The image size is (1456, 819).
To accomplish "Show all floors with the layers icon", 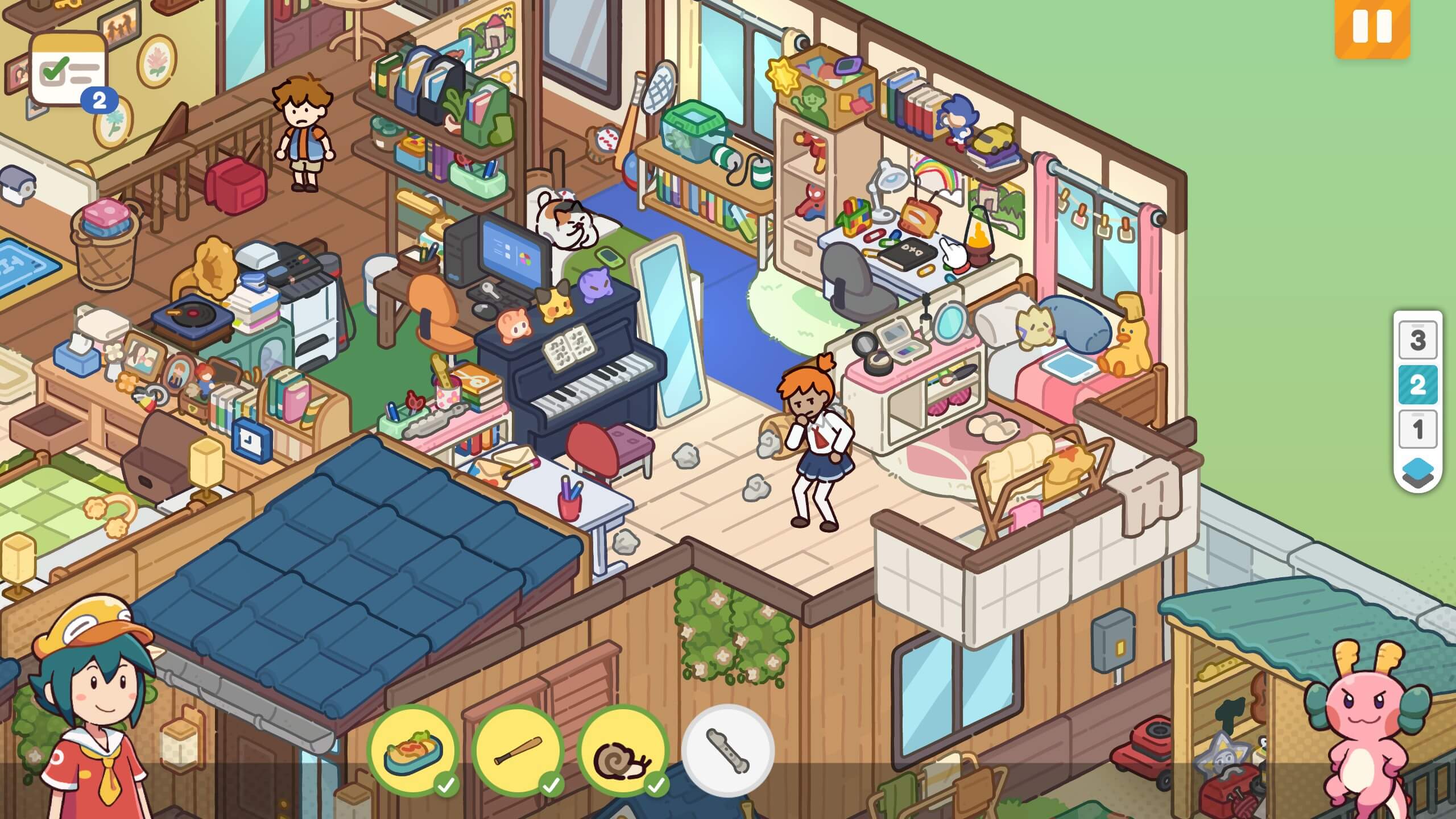I will click(x=1417, y=471).
